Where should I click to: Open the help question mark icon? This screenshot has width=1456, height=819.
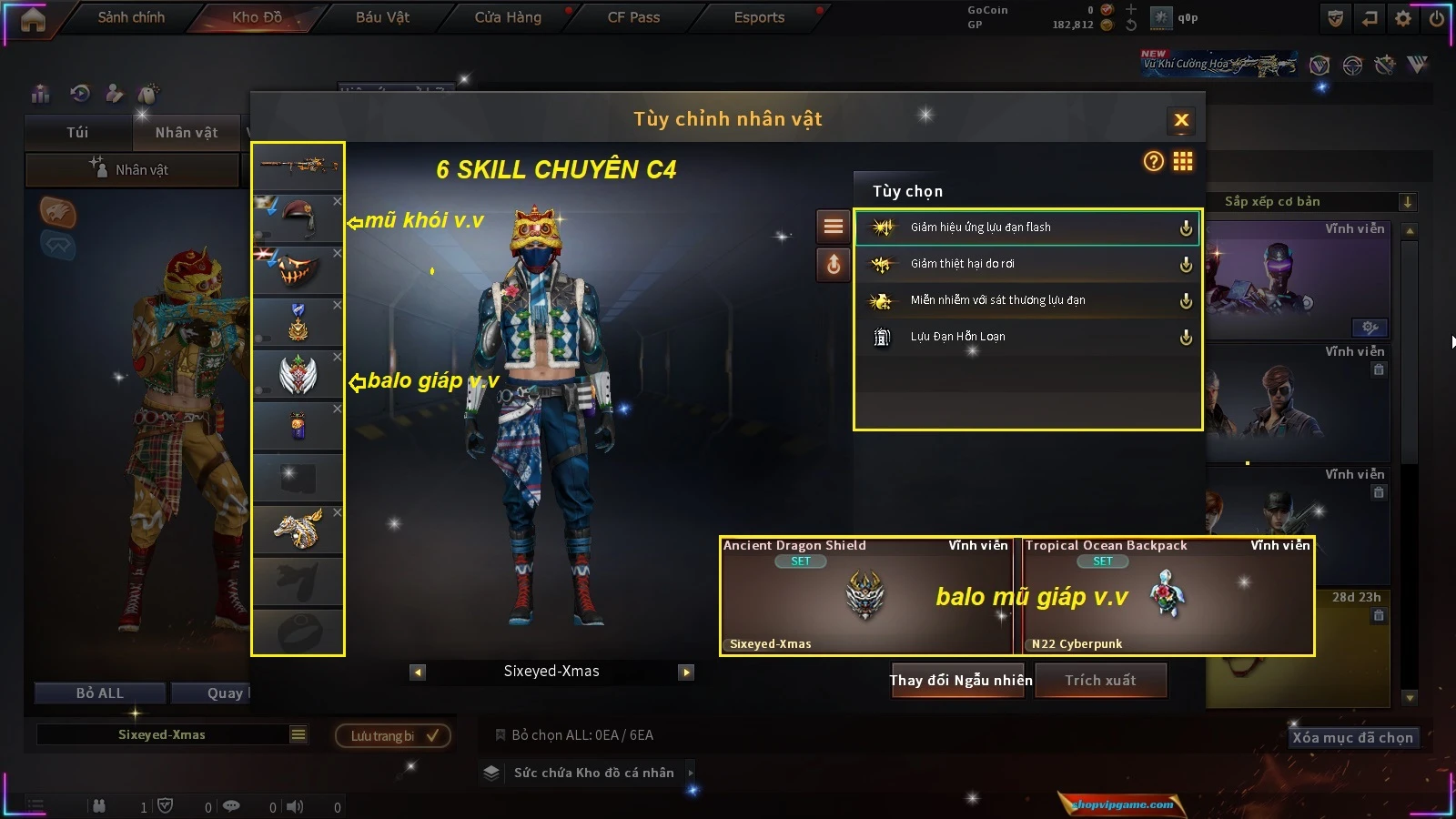point(1153,162)
